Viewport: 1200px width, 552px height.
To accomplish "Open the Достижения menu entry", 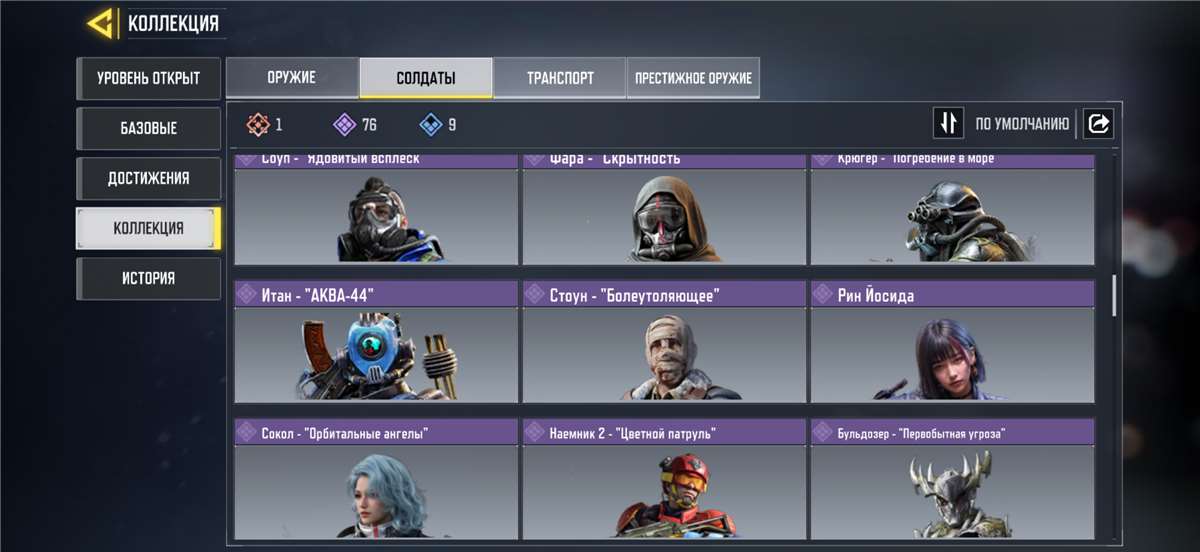I will point(148,179).
